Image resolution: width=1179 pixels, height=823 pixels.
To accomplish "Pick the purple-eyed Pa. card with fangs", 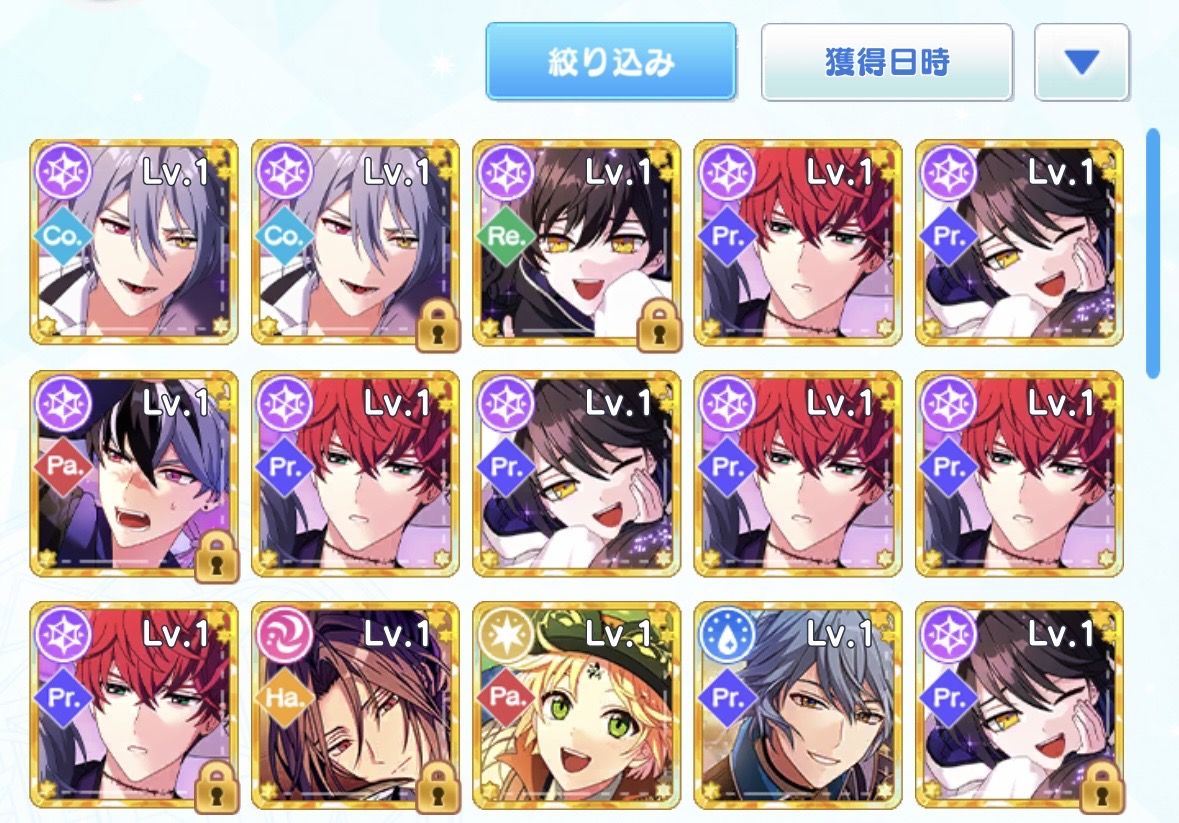I will [134, 474].
